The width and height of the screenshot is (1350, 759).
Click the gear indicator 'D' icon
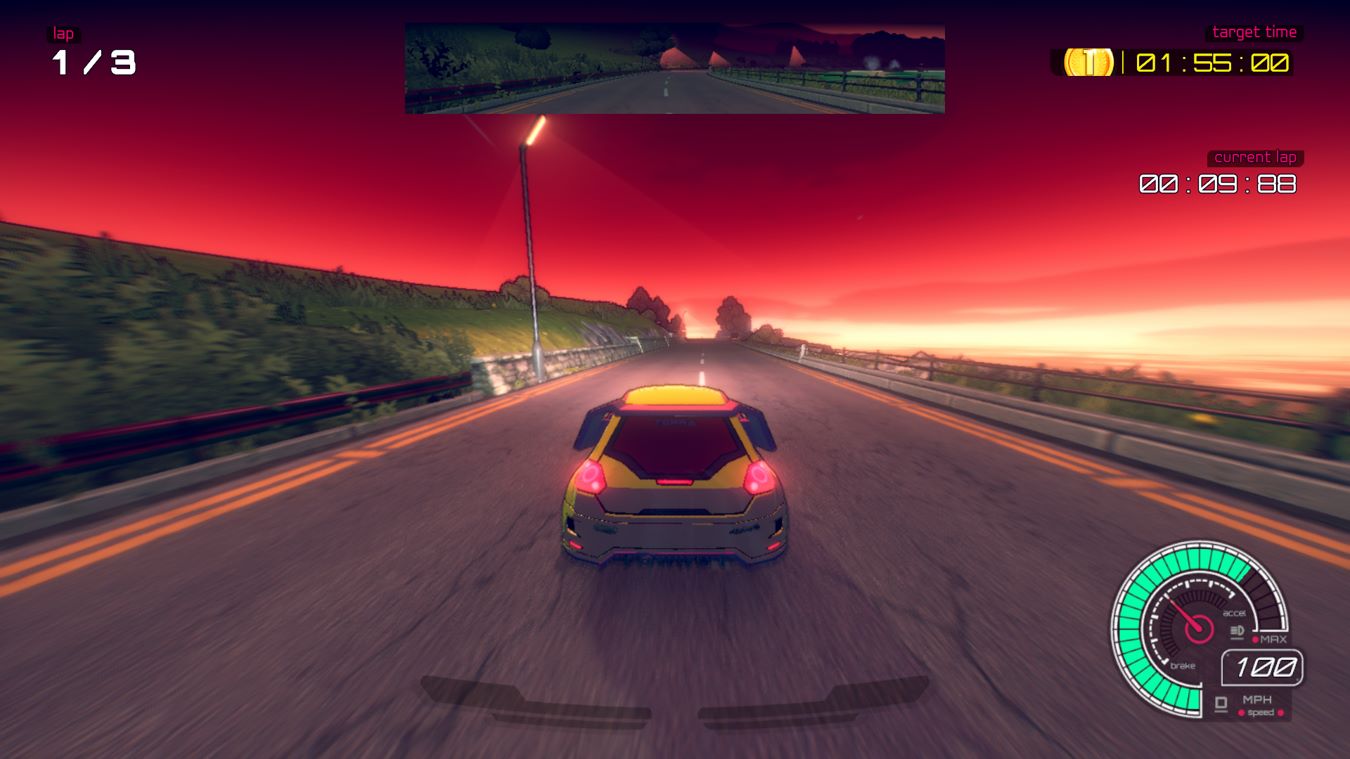tap(1220, 701)
